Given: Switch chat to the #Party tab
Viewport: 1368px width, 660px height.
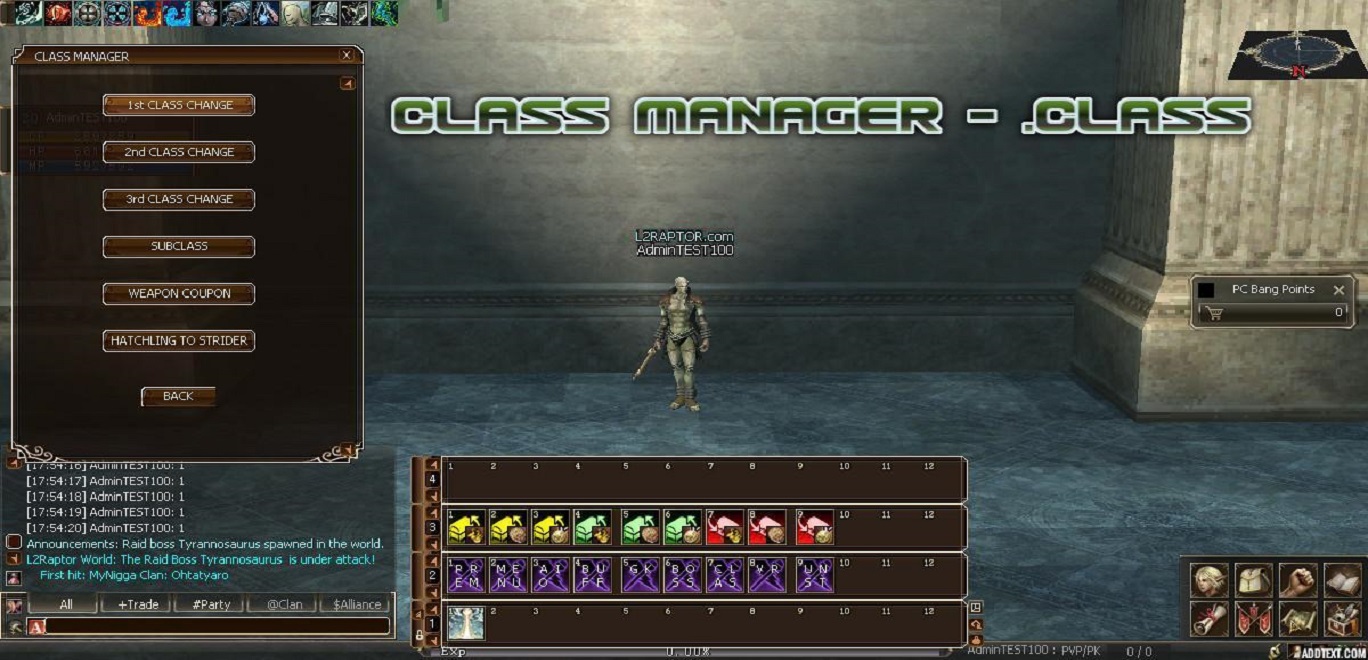Looking at the screenshot, I should click(x=208, y=604).
